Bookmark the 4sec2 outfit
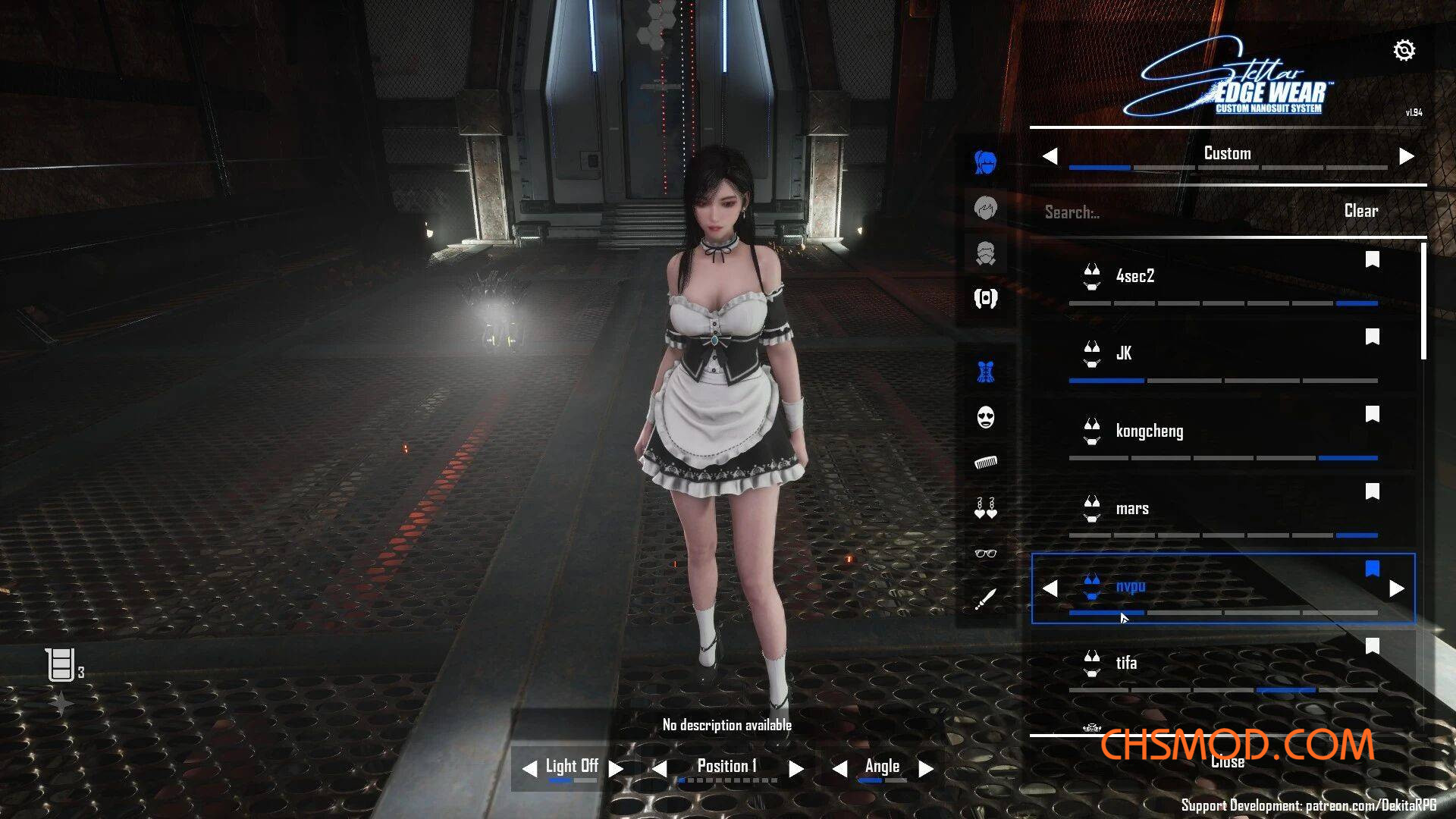1456x819 pixels. pos(1372,260)
